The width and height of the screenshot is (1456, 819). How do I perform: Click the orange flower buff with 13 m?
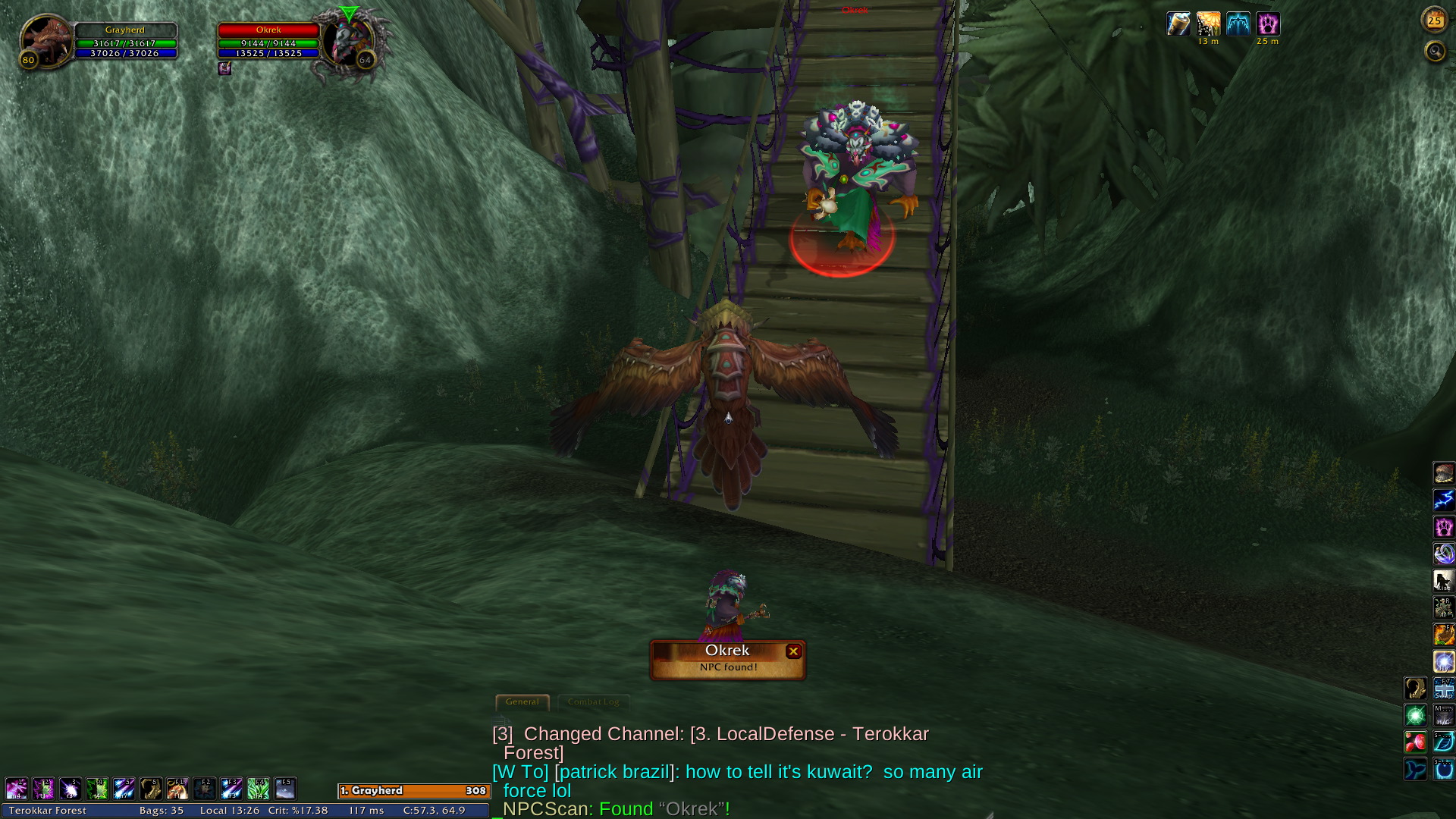[x=1209, y=24]
